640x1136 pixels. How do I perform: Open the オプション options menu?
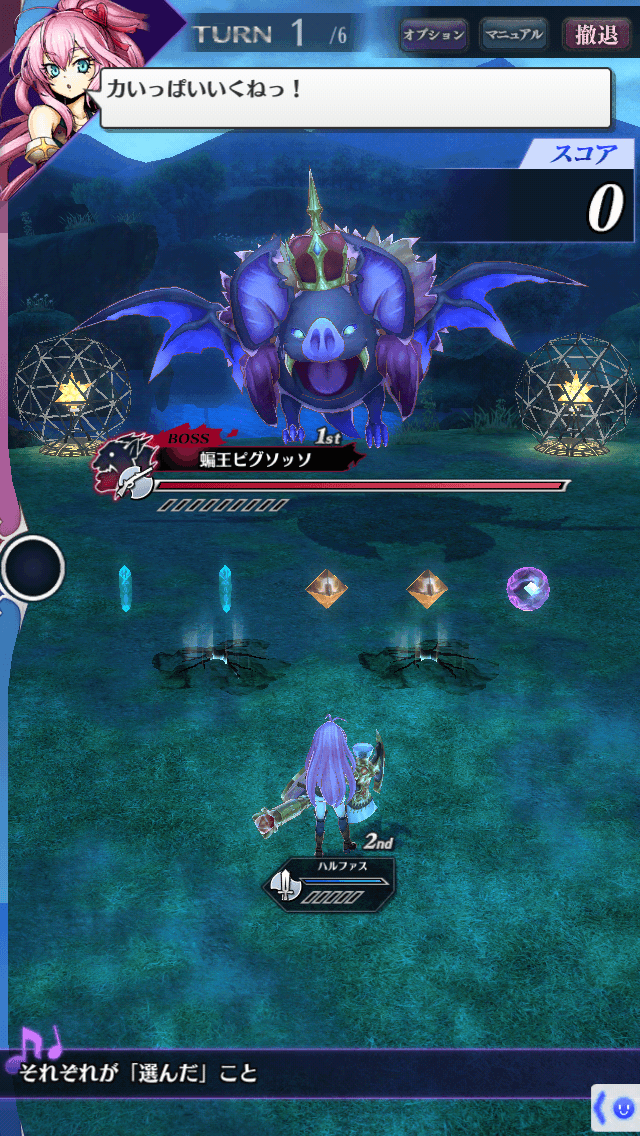pos(433,35)
